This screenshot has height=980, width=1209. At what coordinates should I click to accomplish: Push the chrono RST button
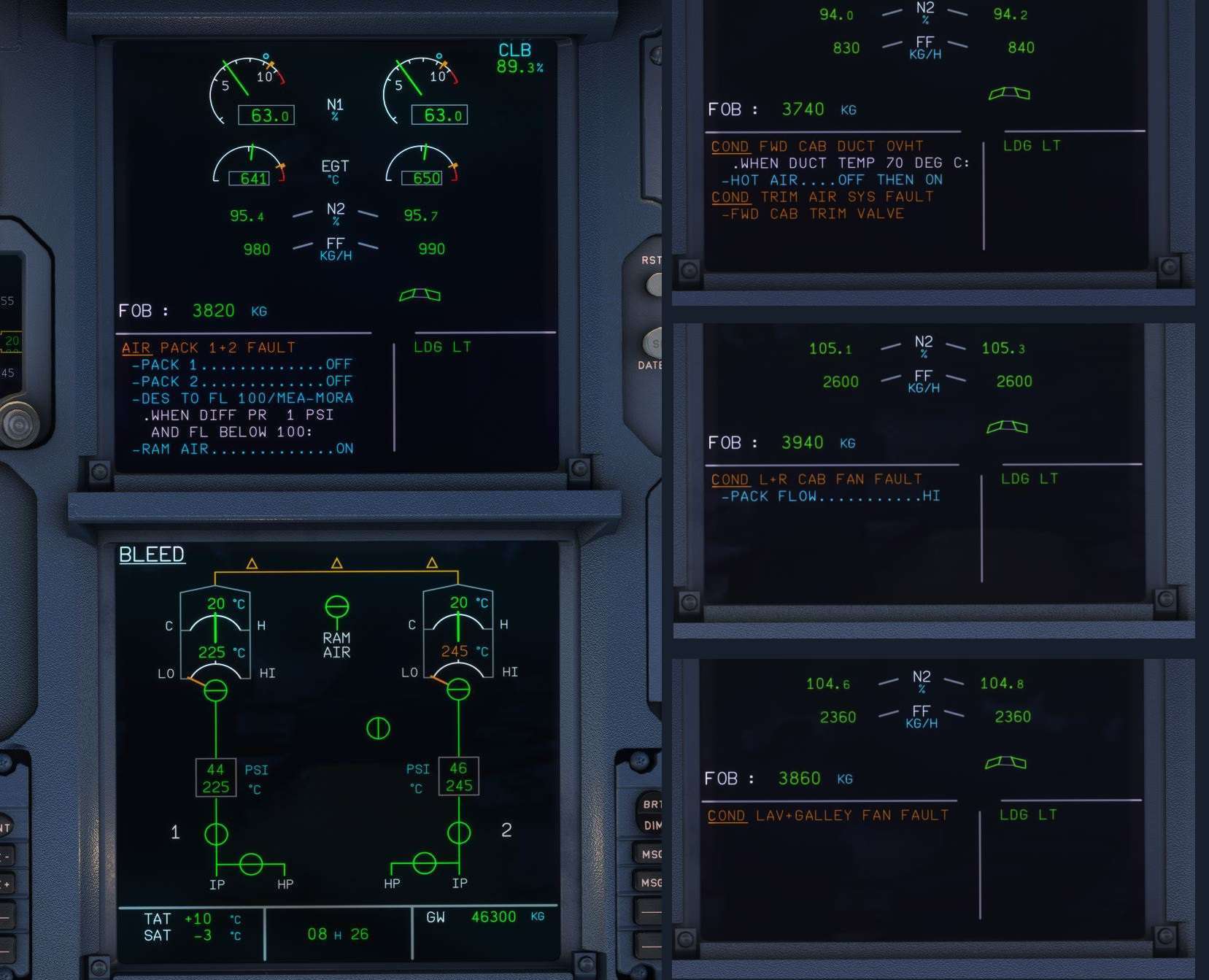click(654, 282)
